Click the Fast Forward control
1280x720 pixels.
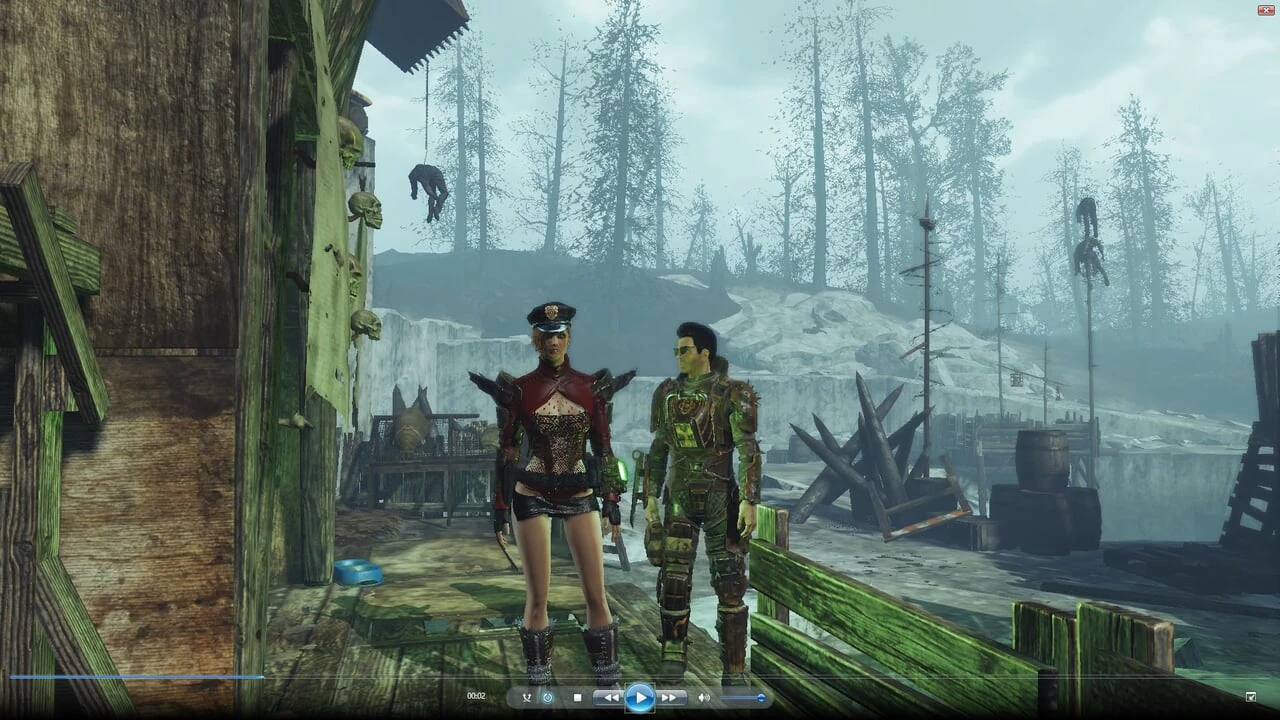pyautogui.click(x=668, y=697)
